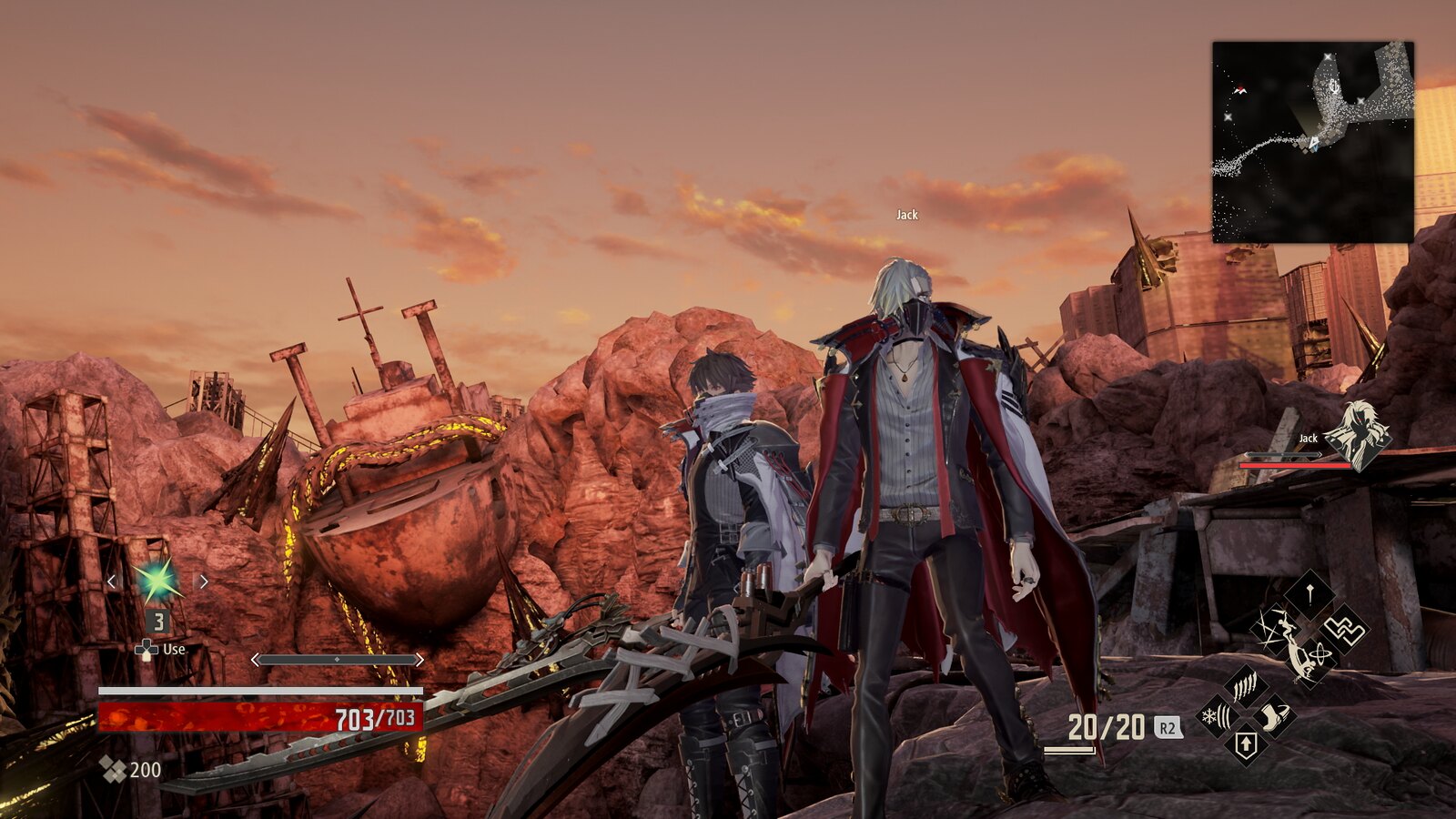Click the green star quick item icon
1456x819 pixels.
coord(157,581)
